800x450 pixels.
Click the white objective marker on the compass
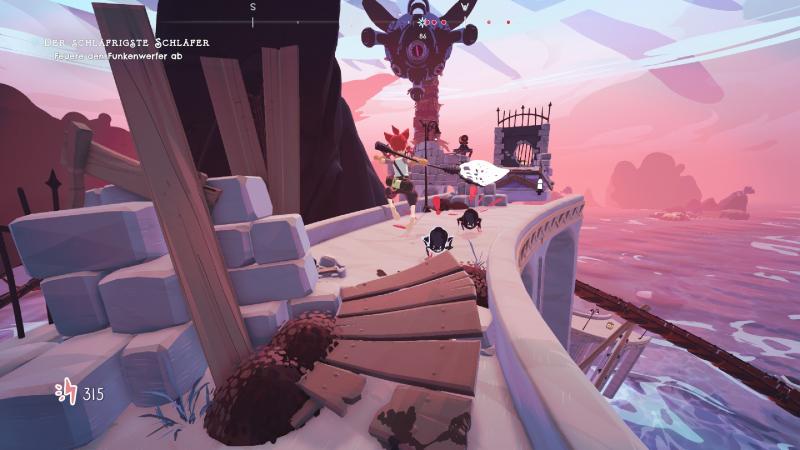tap(423, 21)
